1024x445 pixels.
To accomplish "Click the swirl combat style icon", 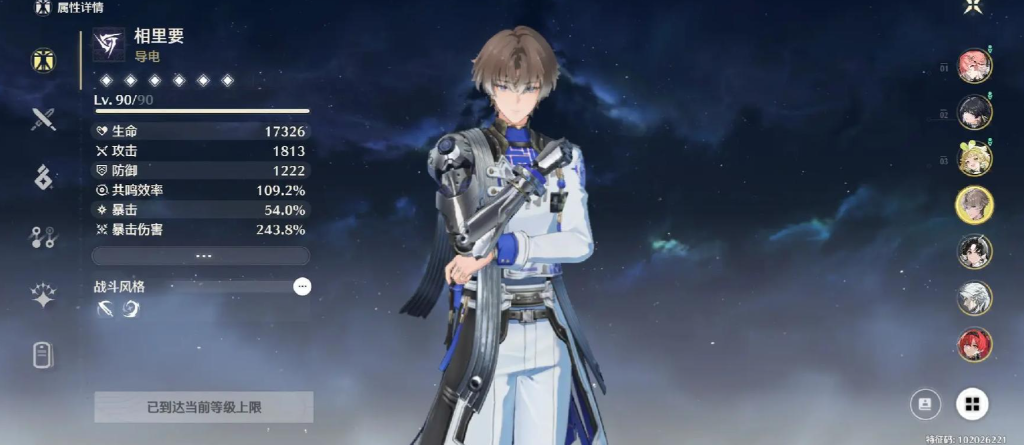I will click(131, 310).
